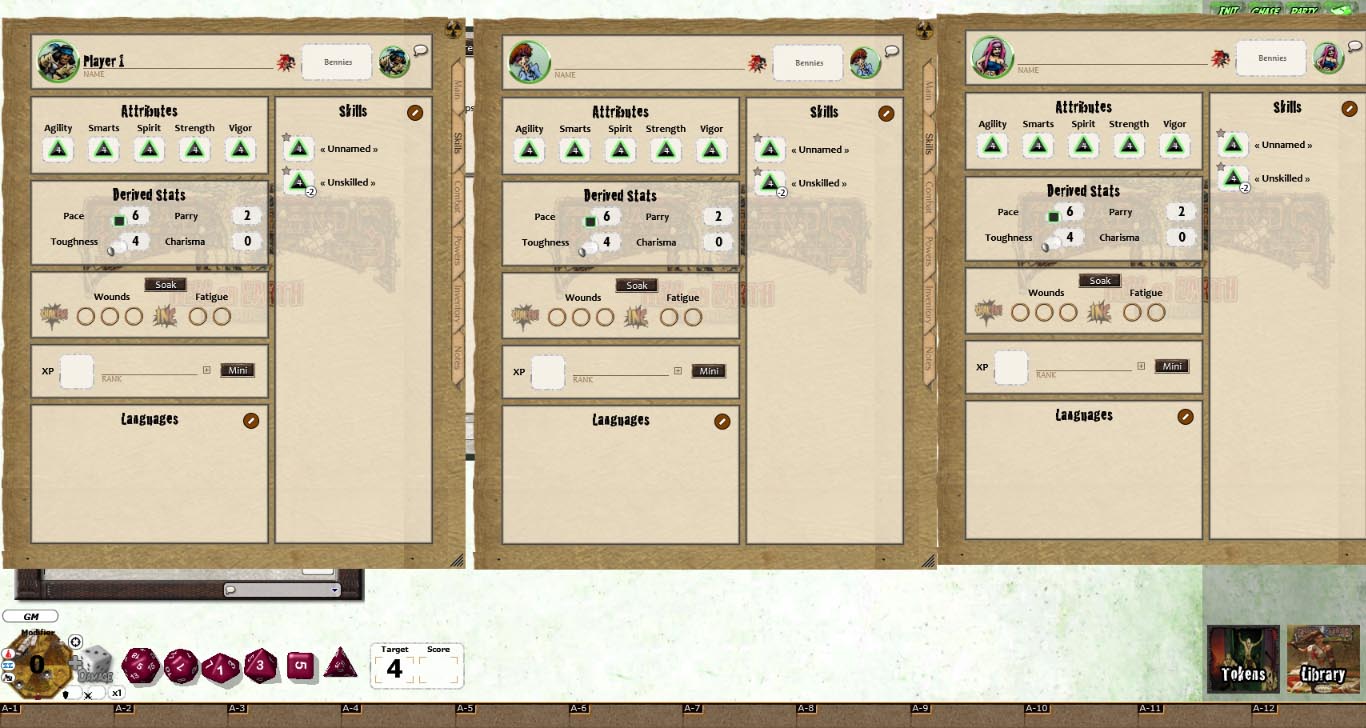This screenshot has width=1366, height=728.
Task: Select the d20 die from the dice tray
Action: coord(141,665)
